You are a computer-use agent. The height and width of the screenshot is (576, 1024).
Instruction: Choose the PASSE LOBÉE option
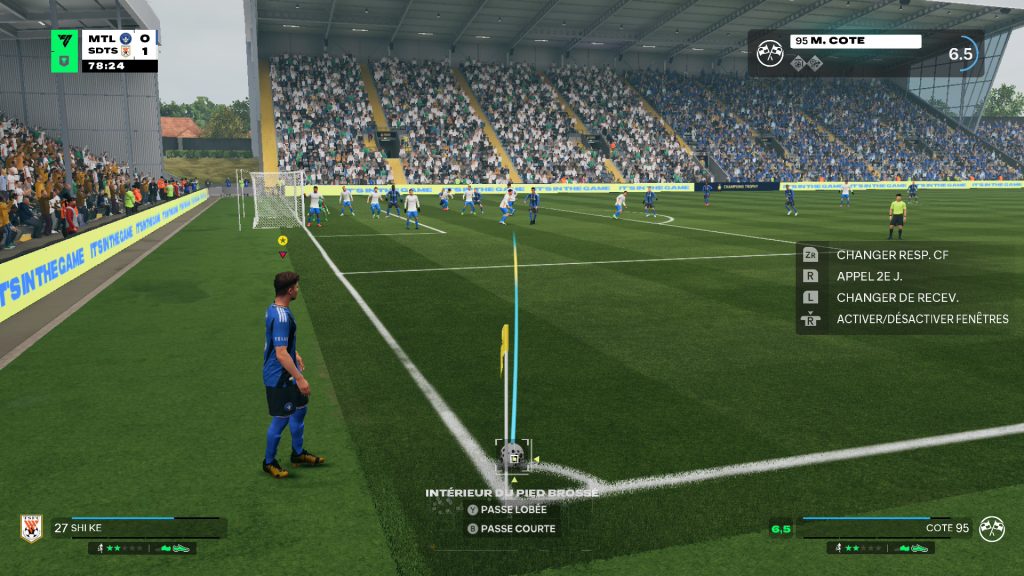point(513,509)
